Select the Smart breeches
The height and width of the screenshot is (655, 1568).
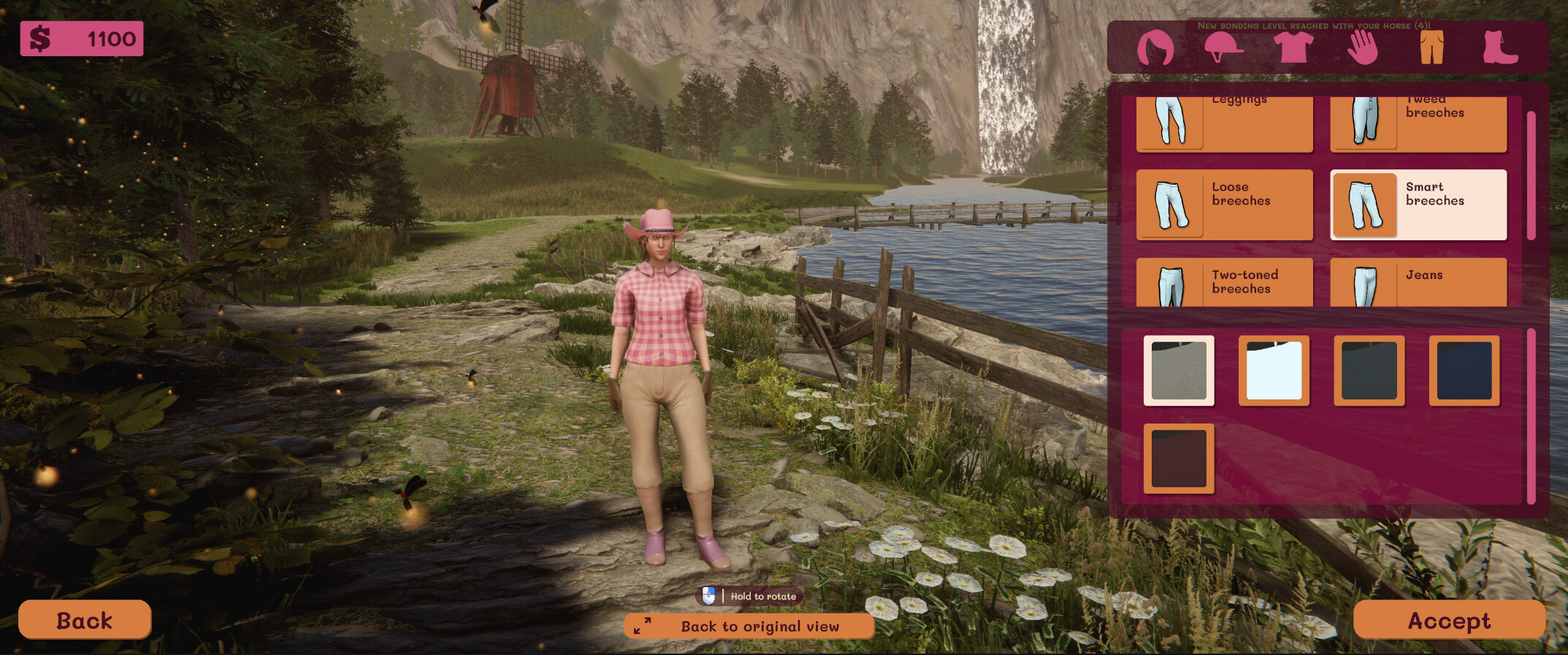(x=1418, y=204)
